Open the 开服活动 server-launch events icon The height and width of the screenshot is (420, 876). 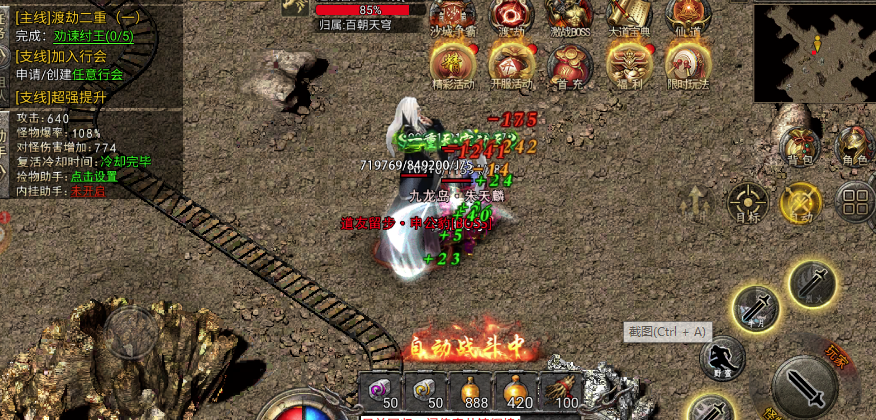click(511, 66)
